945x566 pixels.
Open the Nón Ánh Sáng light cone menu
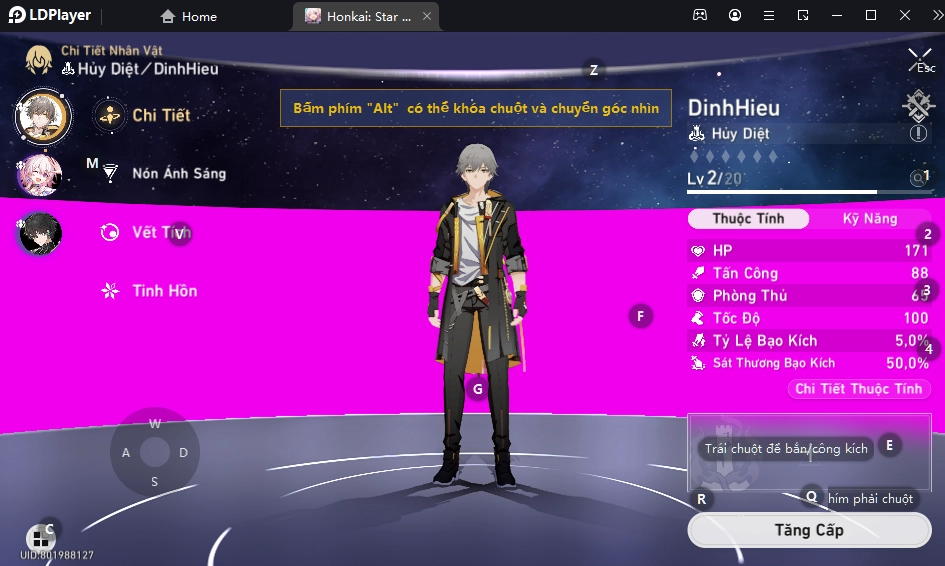pos(178,173)
